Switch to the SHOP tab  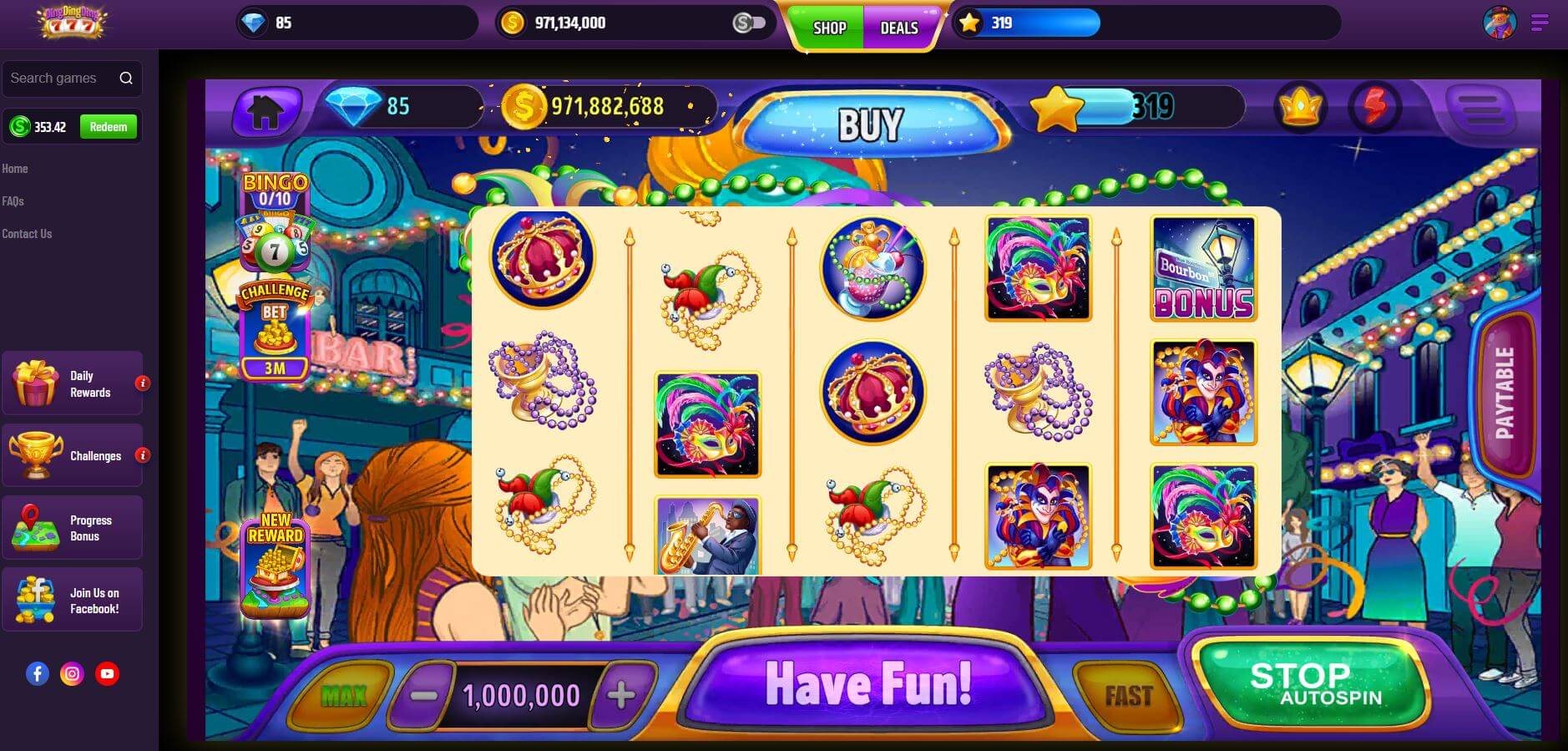pyautogui.click(x=829, y=27)
